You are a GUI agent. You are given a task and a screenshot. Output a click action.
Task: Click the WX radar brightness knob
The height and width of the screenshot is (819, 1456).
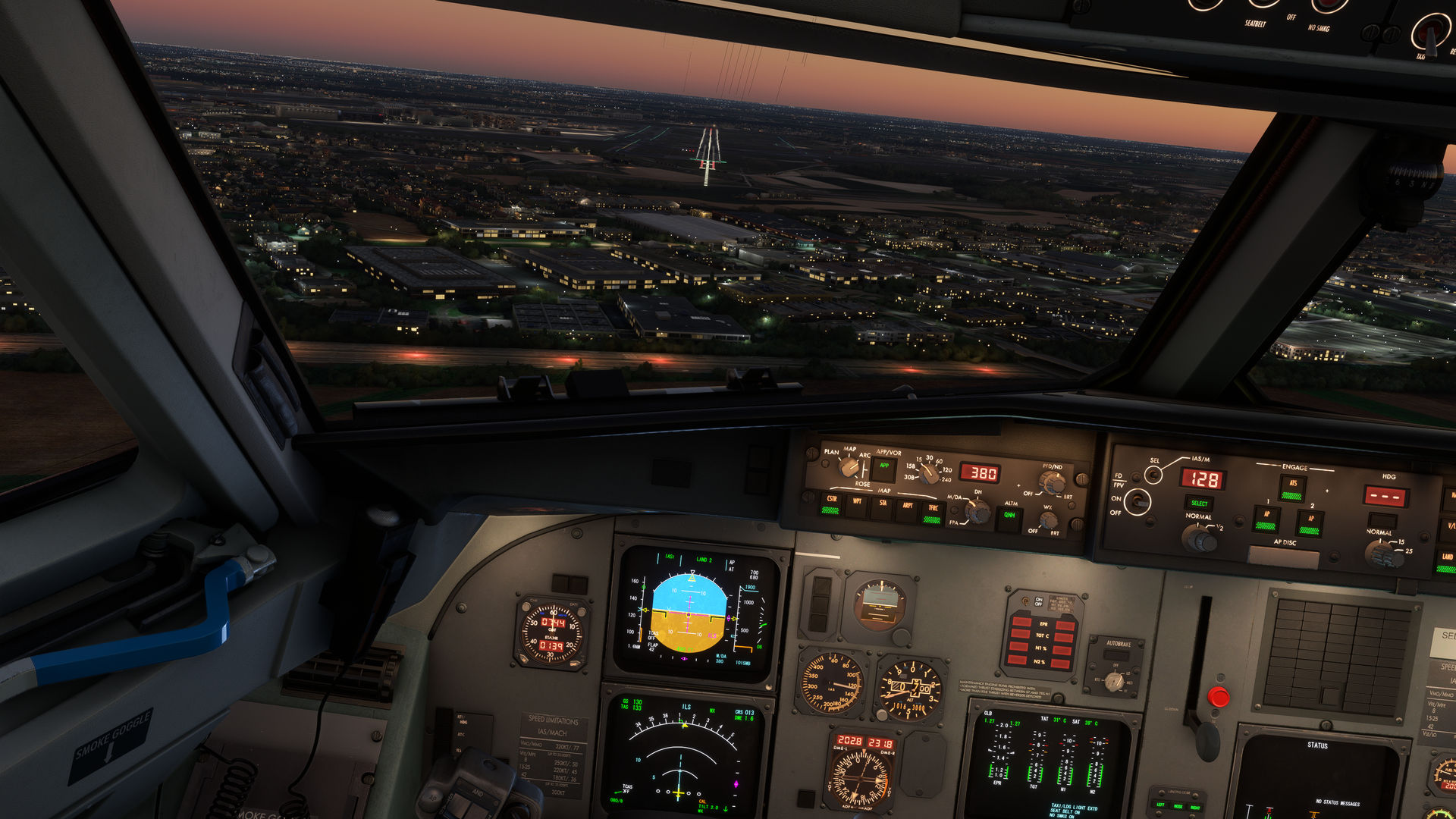(1048, 520)
